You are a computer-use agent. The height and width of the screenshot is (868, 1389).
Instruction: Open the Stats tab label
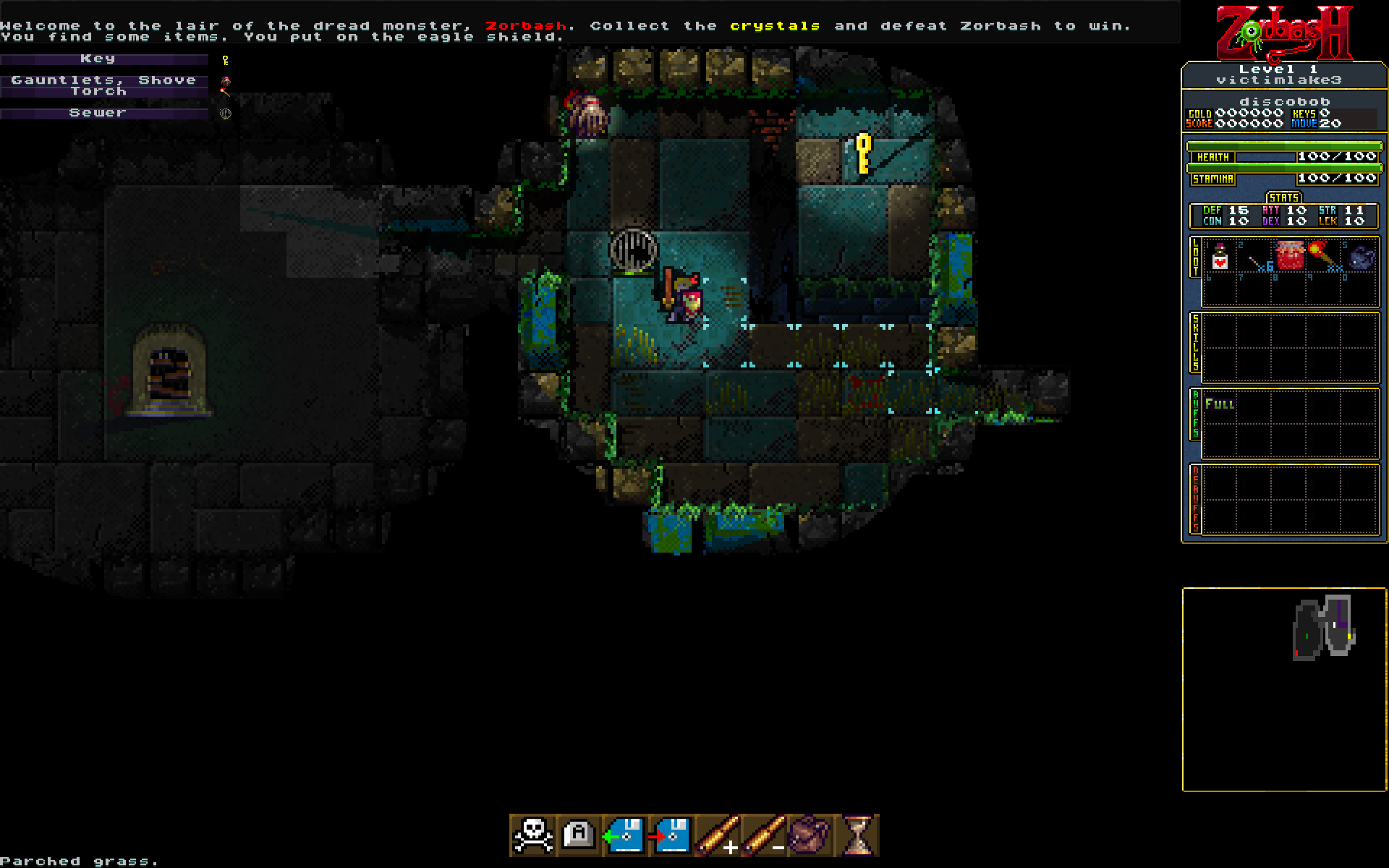click(x=1284, y=197)
